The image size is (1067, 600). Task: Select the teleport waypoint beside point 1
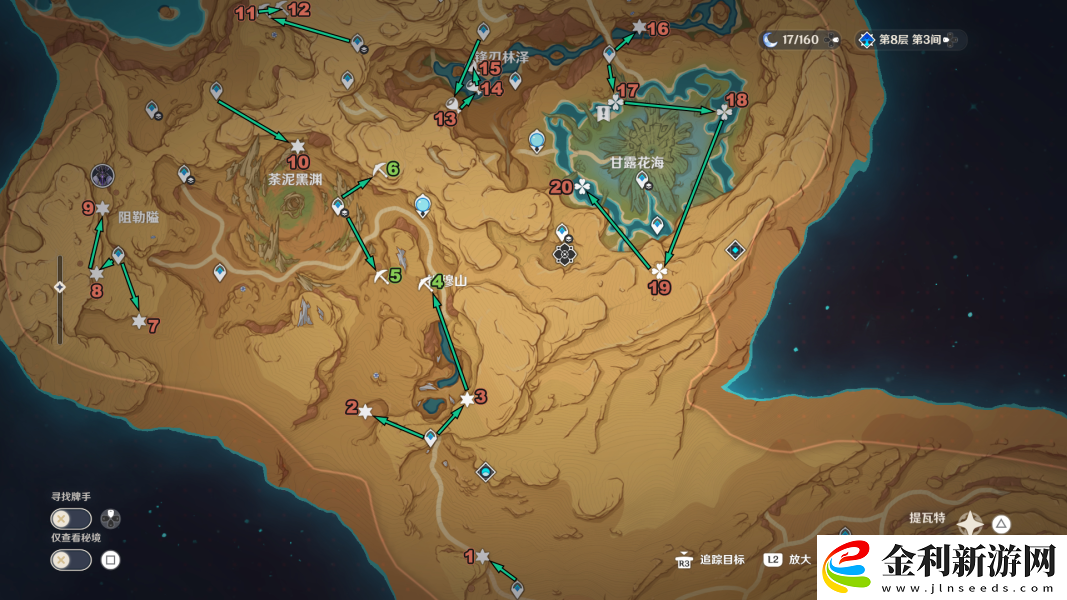(x=517, y=588)
